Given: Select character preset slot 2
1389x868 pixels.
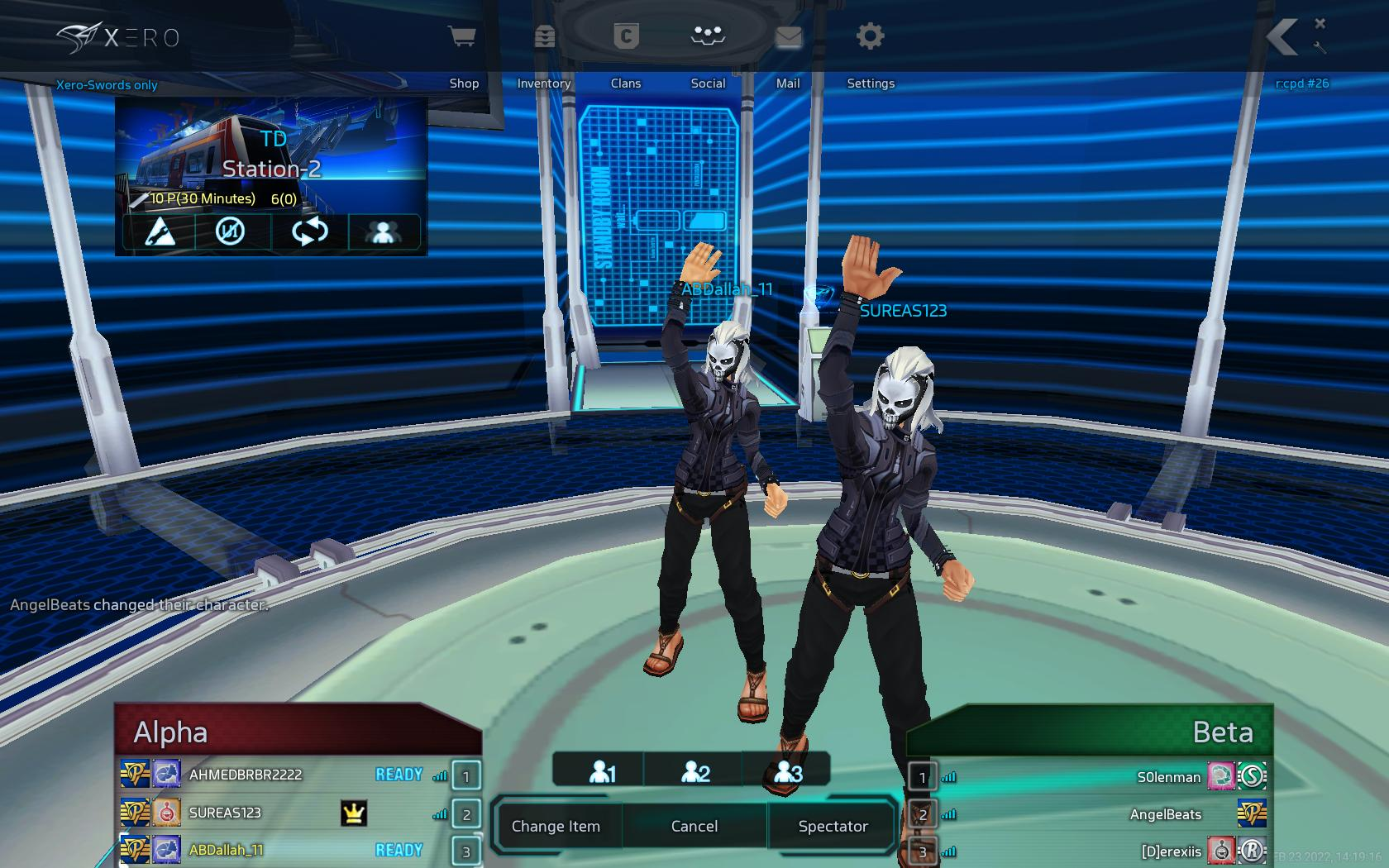Looking at the screenshot, I should 695,772.
